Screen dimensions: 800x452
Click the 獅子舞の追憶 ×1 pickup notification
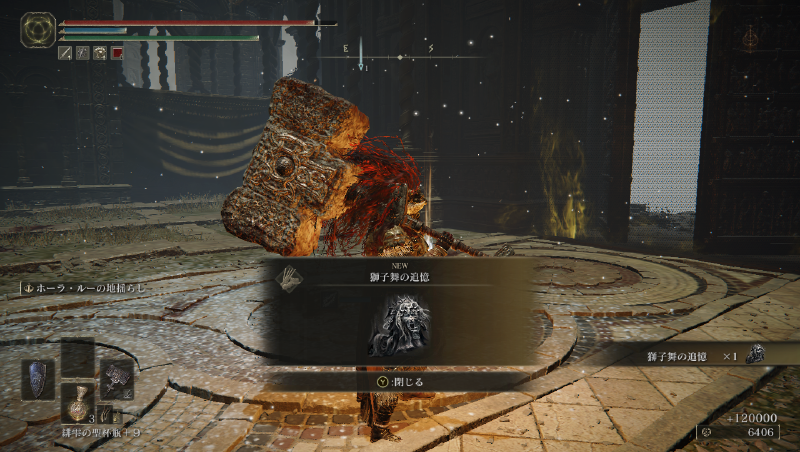tap(702, 354)
